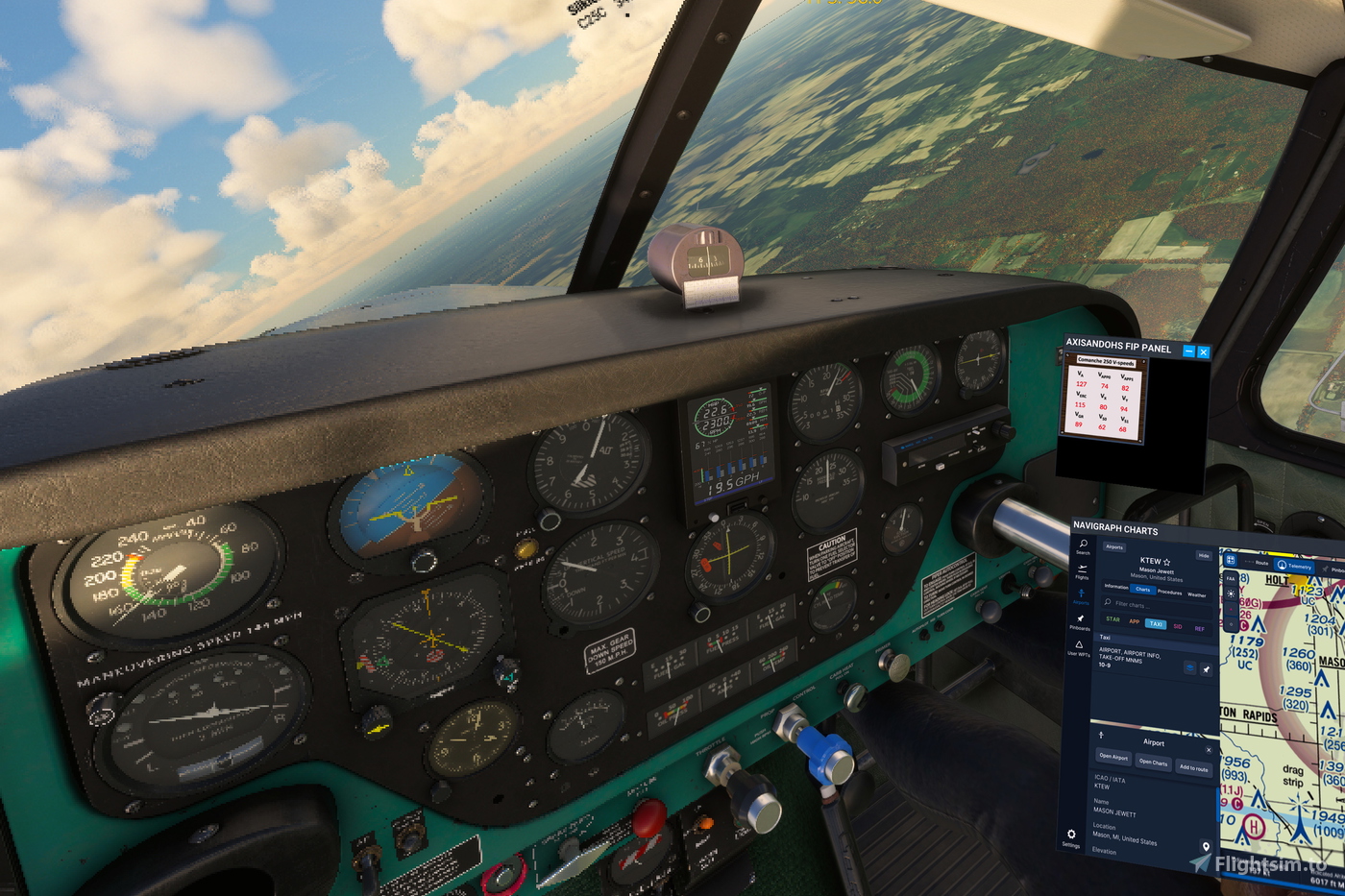
Task: Hide the KTEW airport details panel
Action: [x=1205, y=554]
